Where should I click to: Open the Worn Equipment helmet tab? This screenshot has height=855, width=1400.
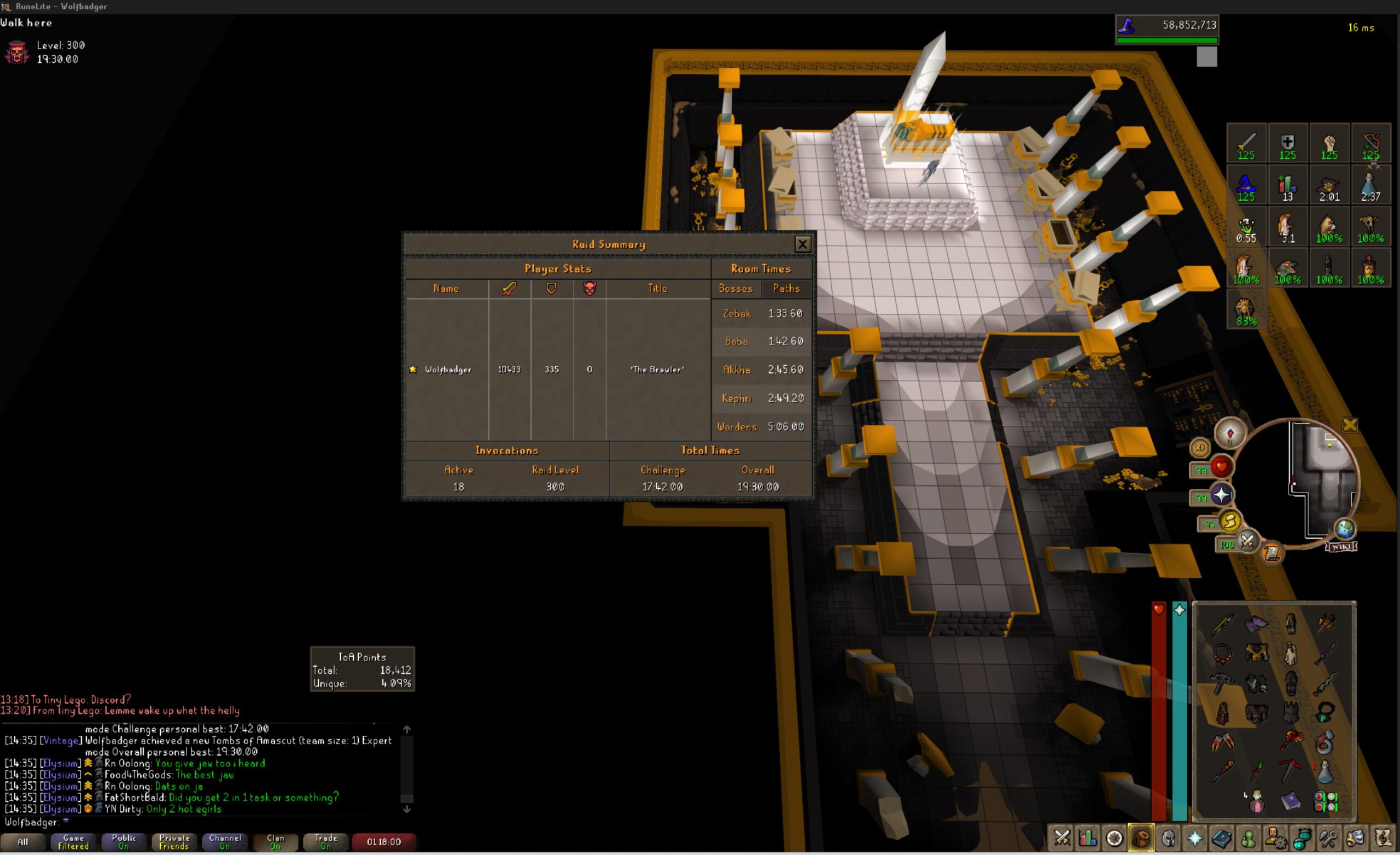coord(1168,838)
